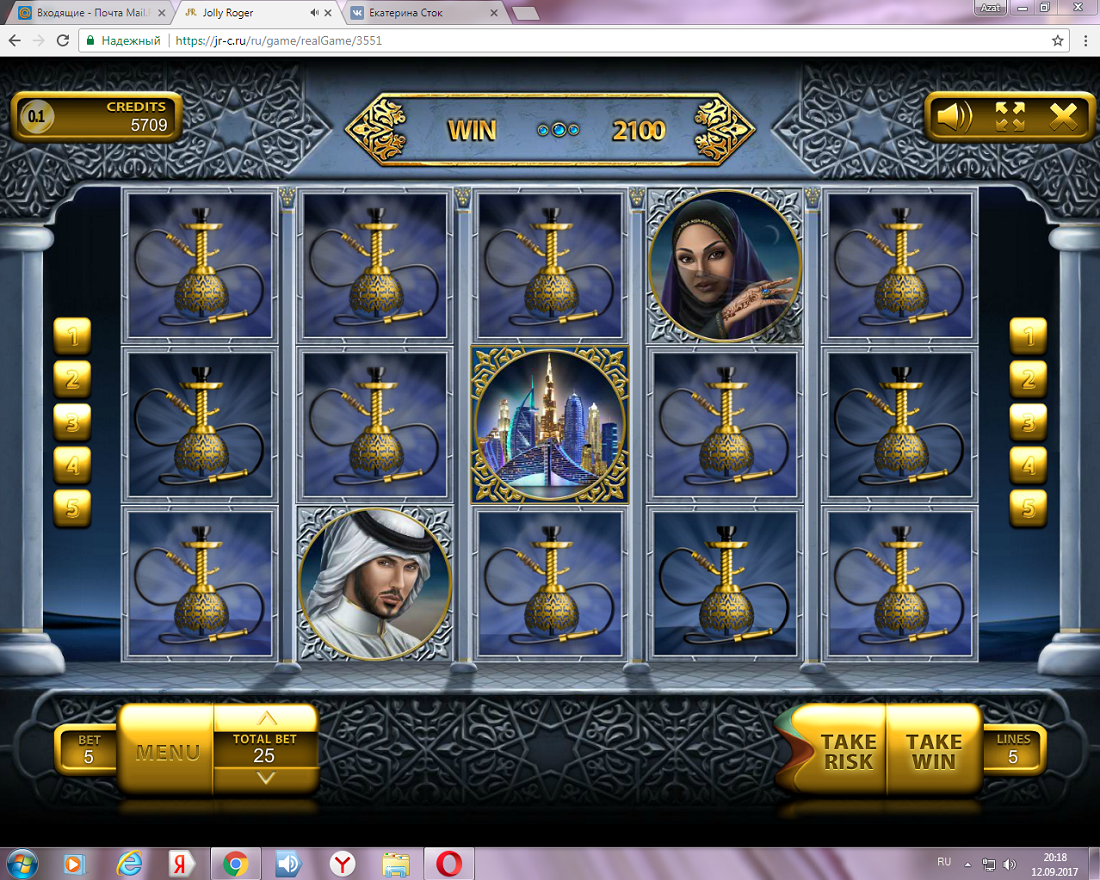This screenshot has height=880, width=1100.
Task: Increase total bet with up arrow
Action: pyautogui.click(x=266, y=719)
